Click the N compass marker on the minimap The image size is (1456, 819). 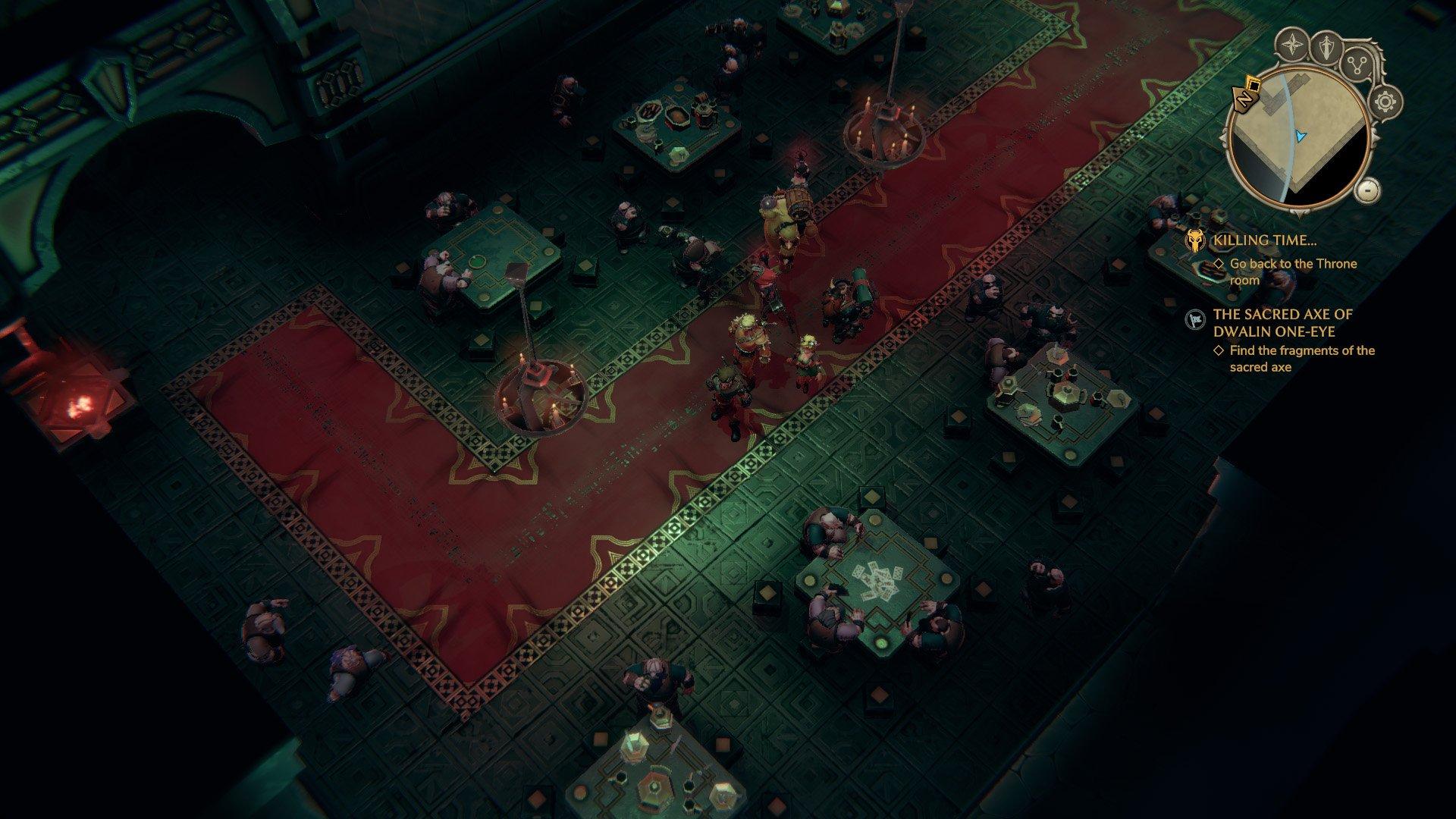click(1244, 99)
